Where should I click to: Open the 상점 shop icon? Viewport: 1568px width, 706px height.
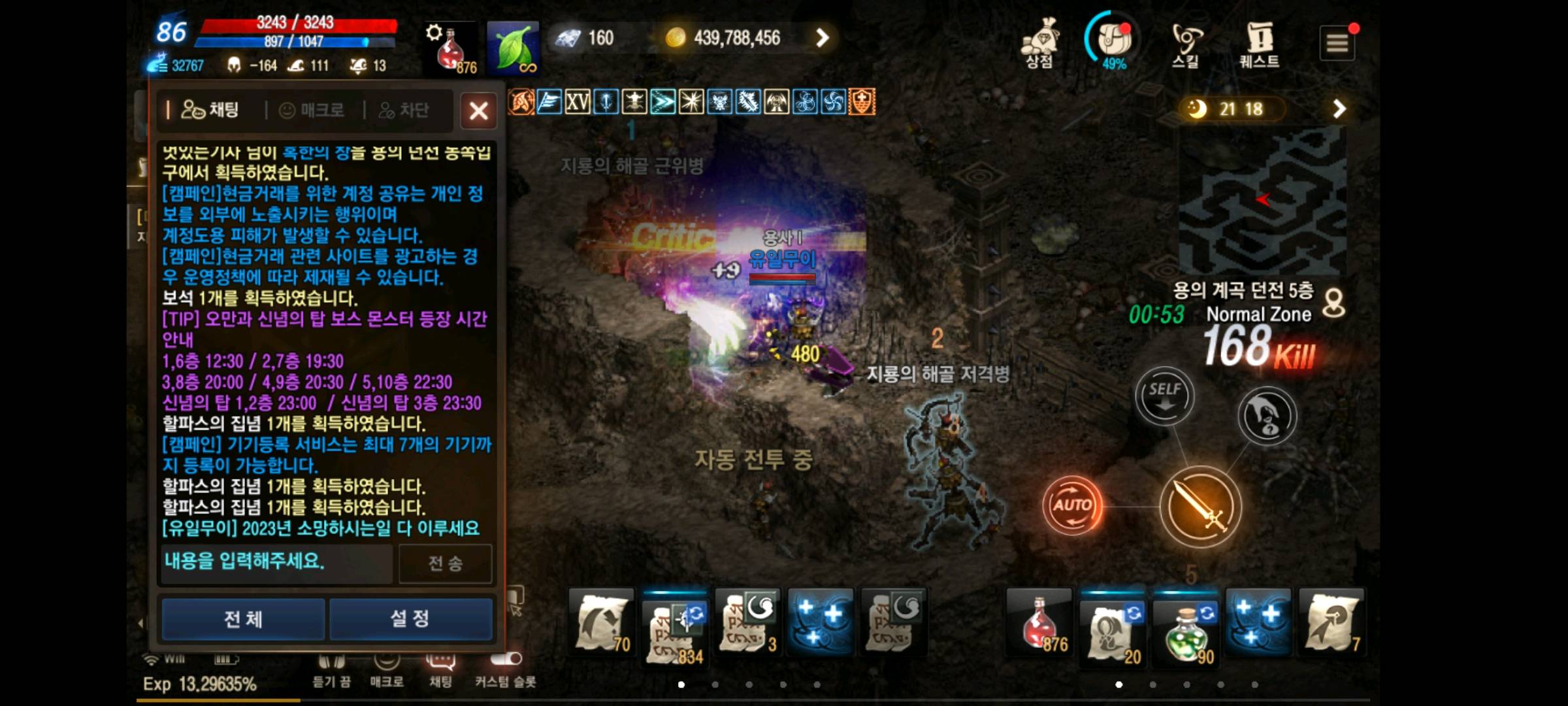coord(1040,42)
